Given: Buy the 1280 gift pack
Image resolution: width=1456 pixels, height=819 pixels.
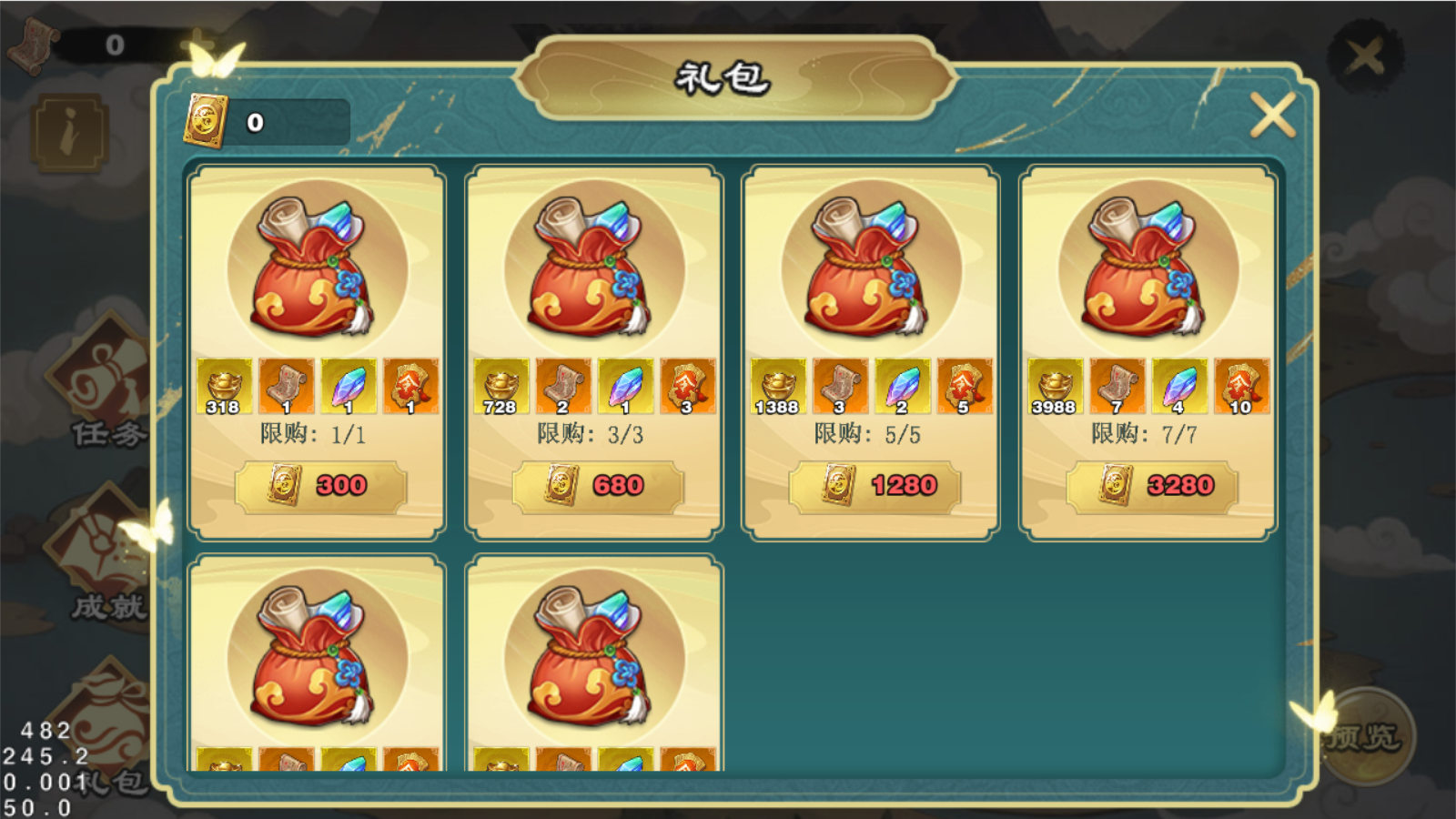Looking at the screenshot, I should (x=875, y=486).
